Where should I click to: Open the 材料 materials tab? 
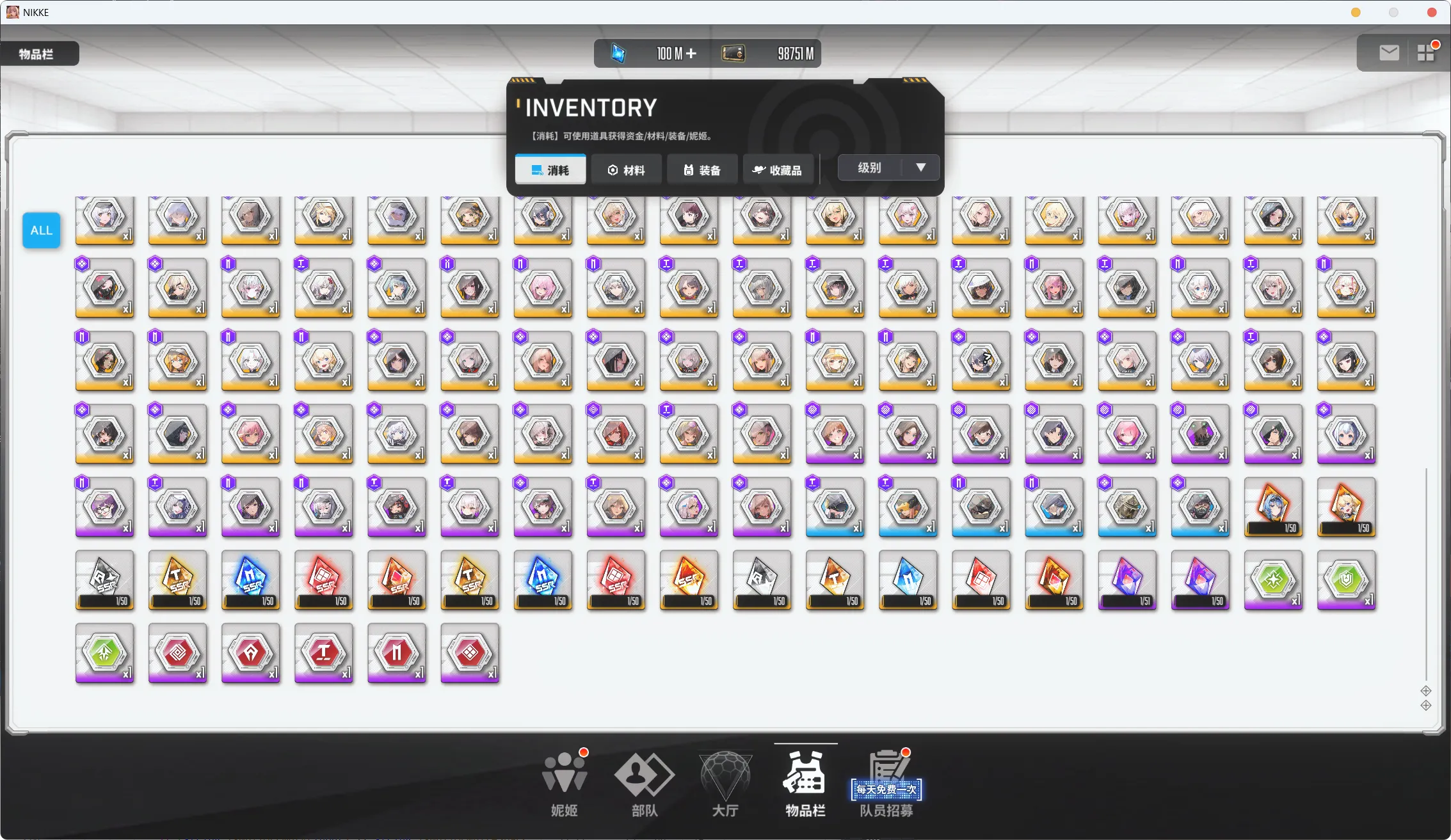click(626, 170)
